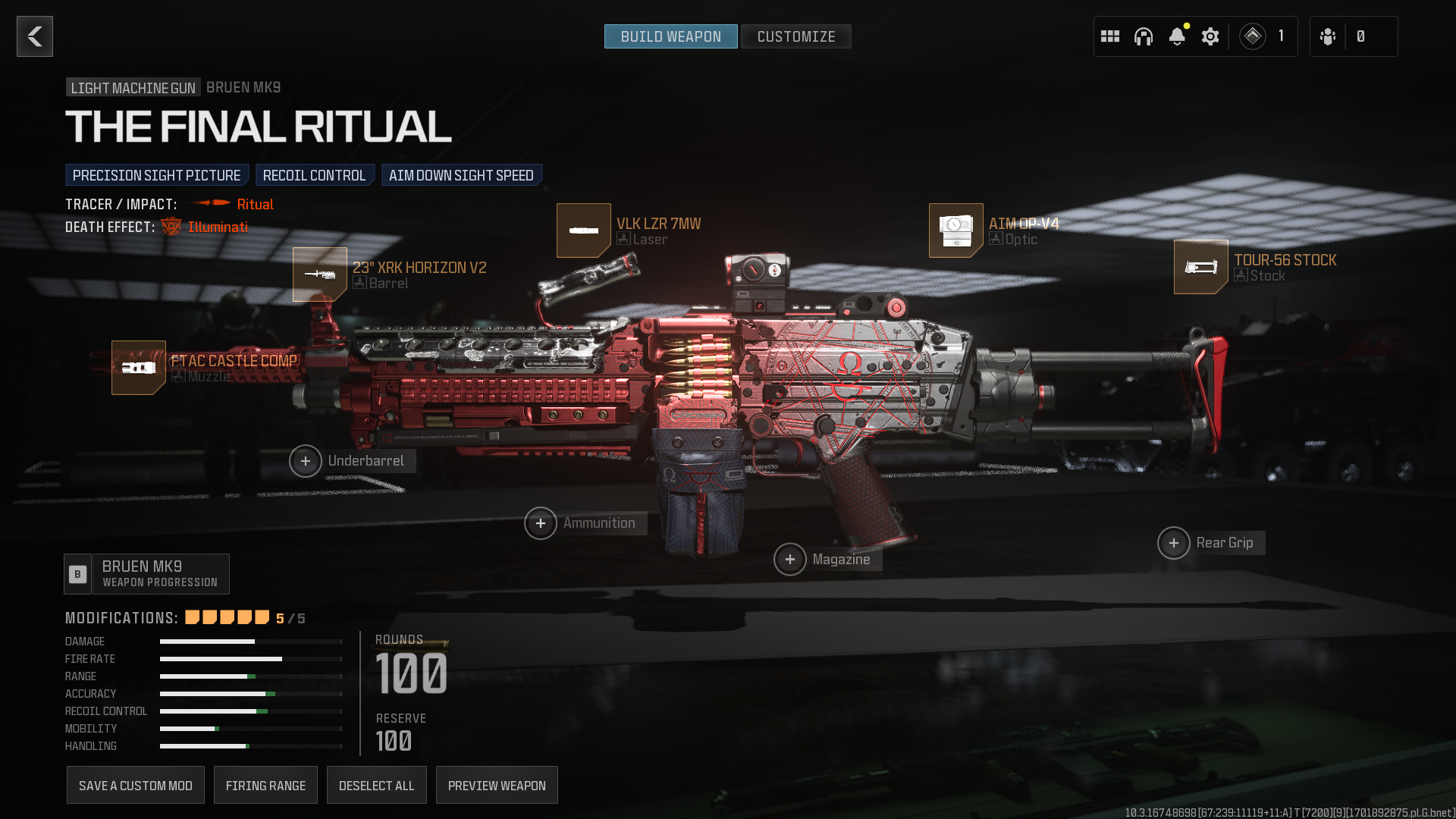Add an Ammunition attachment
This screenshot has width=1456, height=819.
pos(541,523)
